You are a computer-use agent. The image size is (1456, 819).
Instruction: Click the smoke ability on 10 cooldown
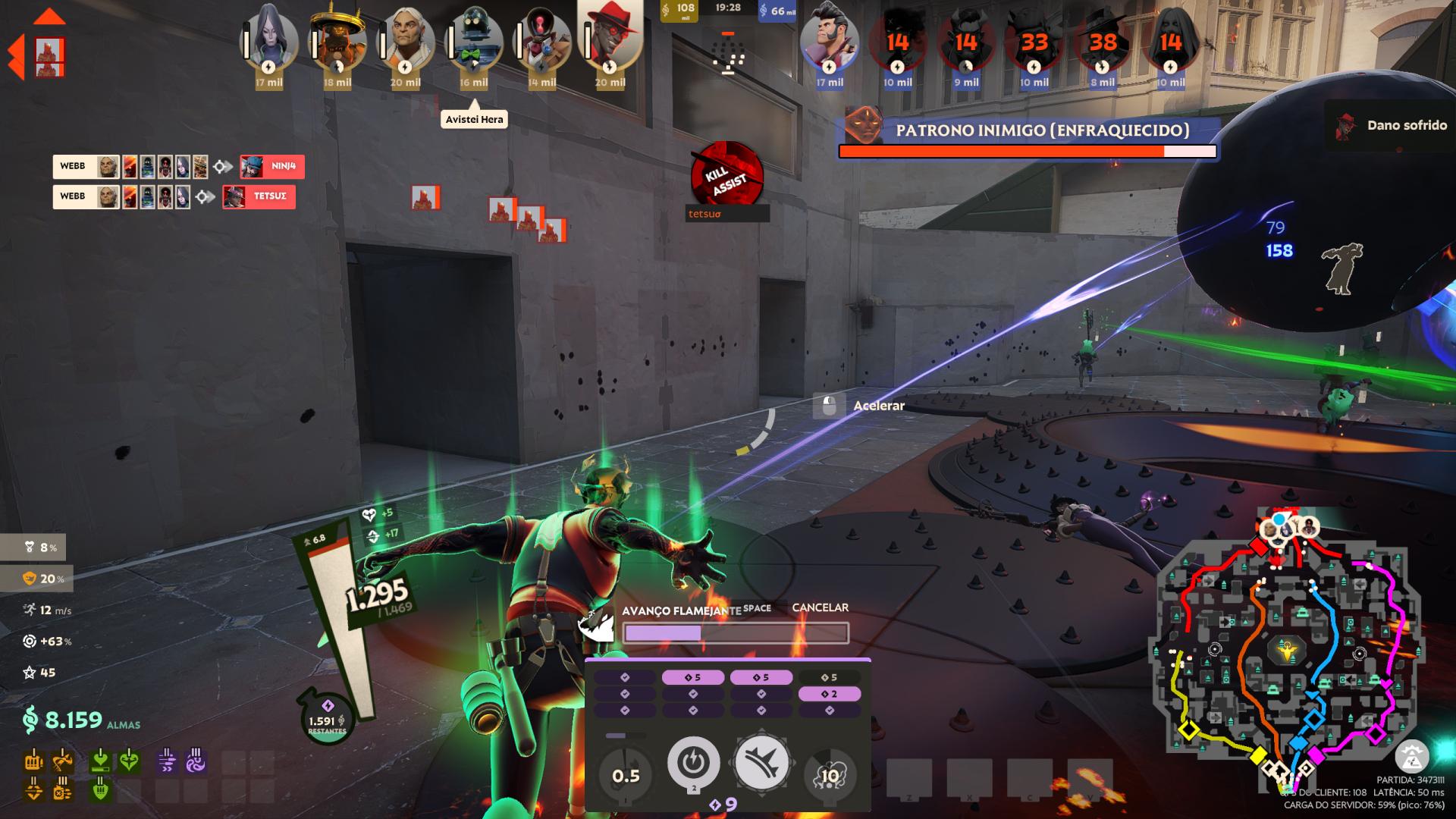coord(830,775)
